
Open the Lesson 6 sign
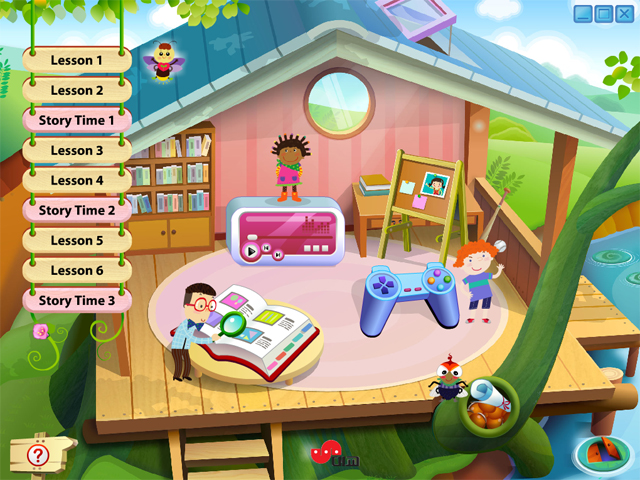tap(77, 270)
